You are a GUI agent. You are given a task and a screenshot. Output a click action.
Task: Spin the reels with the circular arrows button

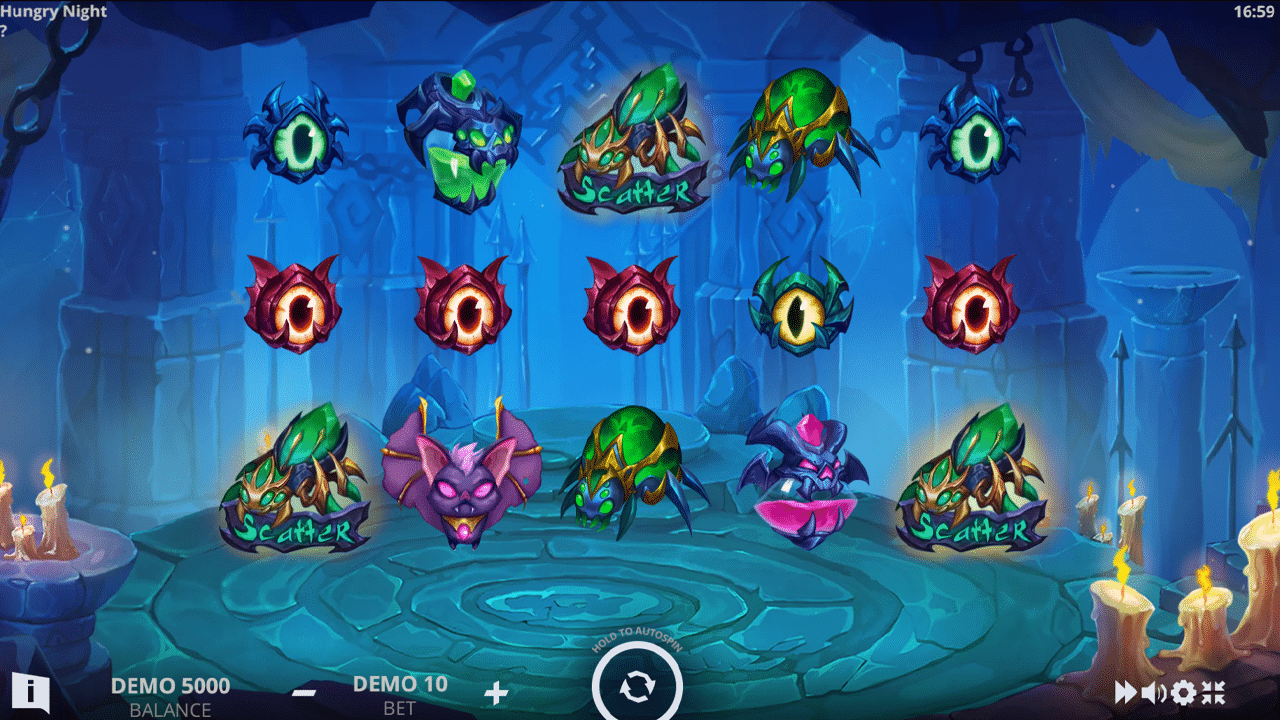point(637,688)
